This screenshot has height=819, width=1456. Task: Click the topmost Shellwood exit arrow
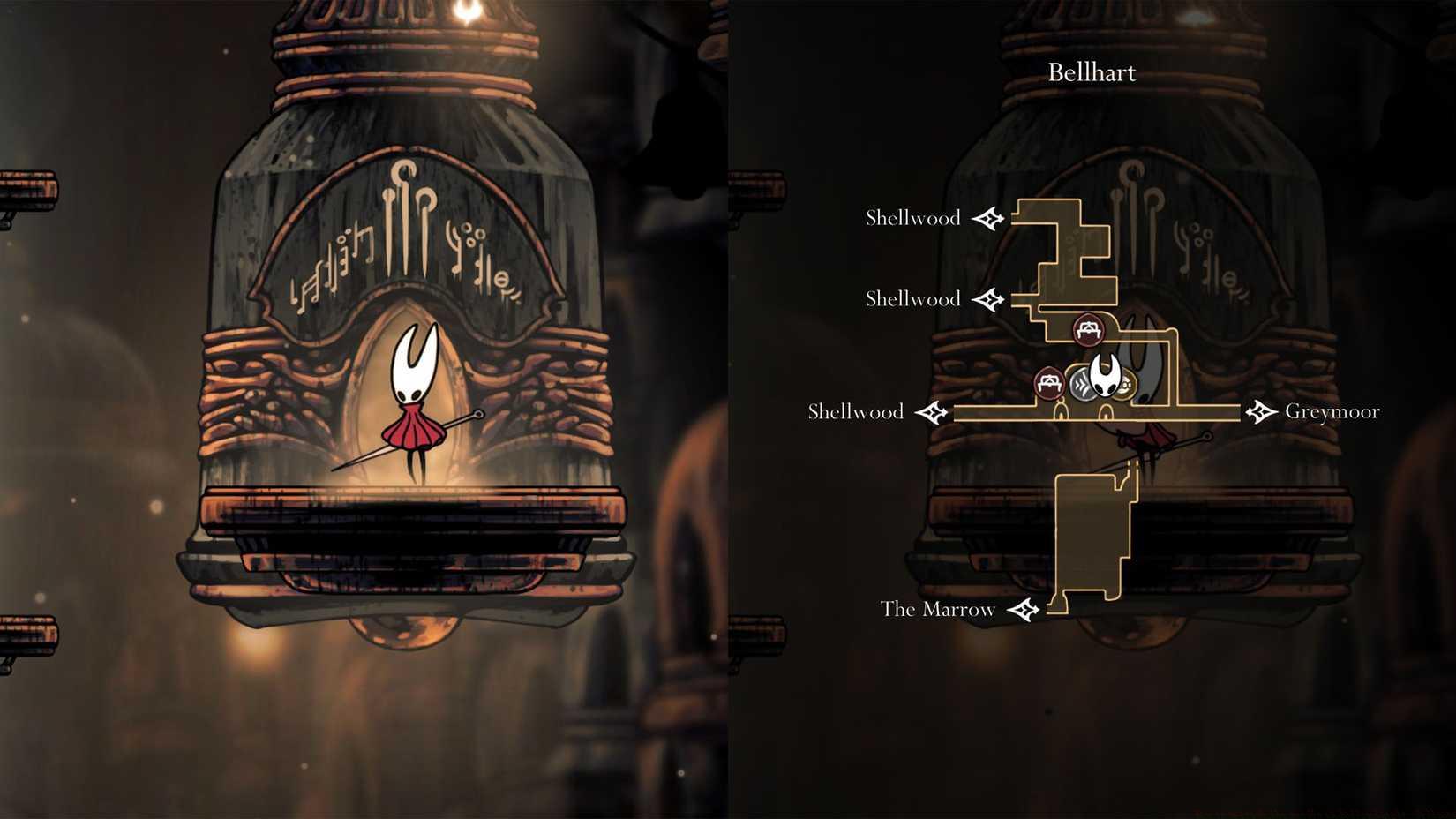[x=988, y=218]
